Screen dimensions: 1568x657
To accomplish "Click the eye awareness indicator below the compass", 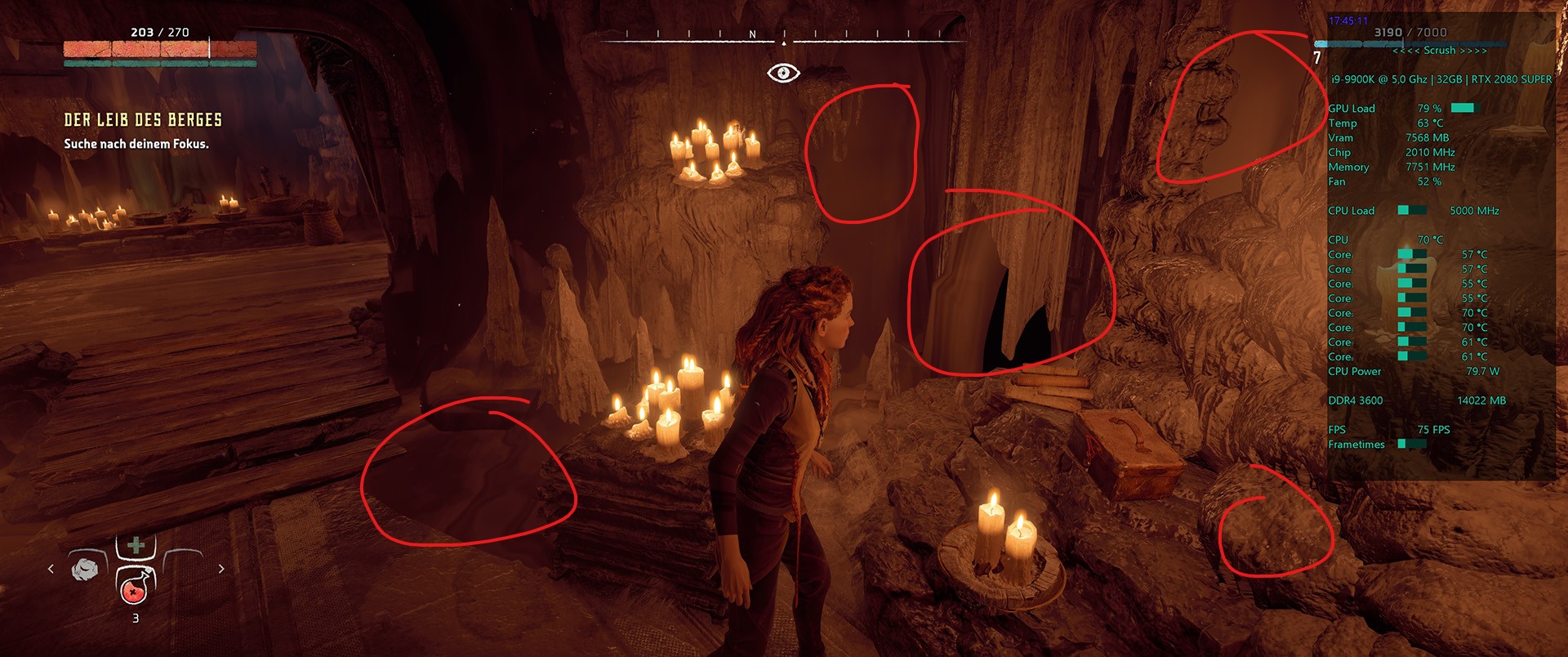I will (785, 74).
